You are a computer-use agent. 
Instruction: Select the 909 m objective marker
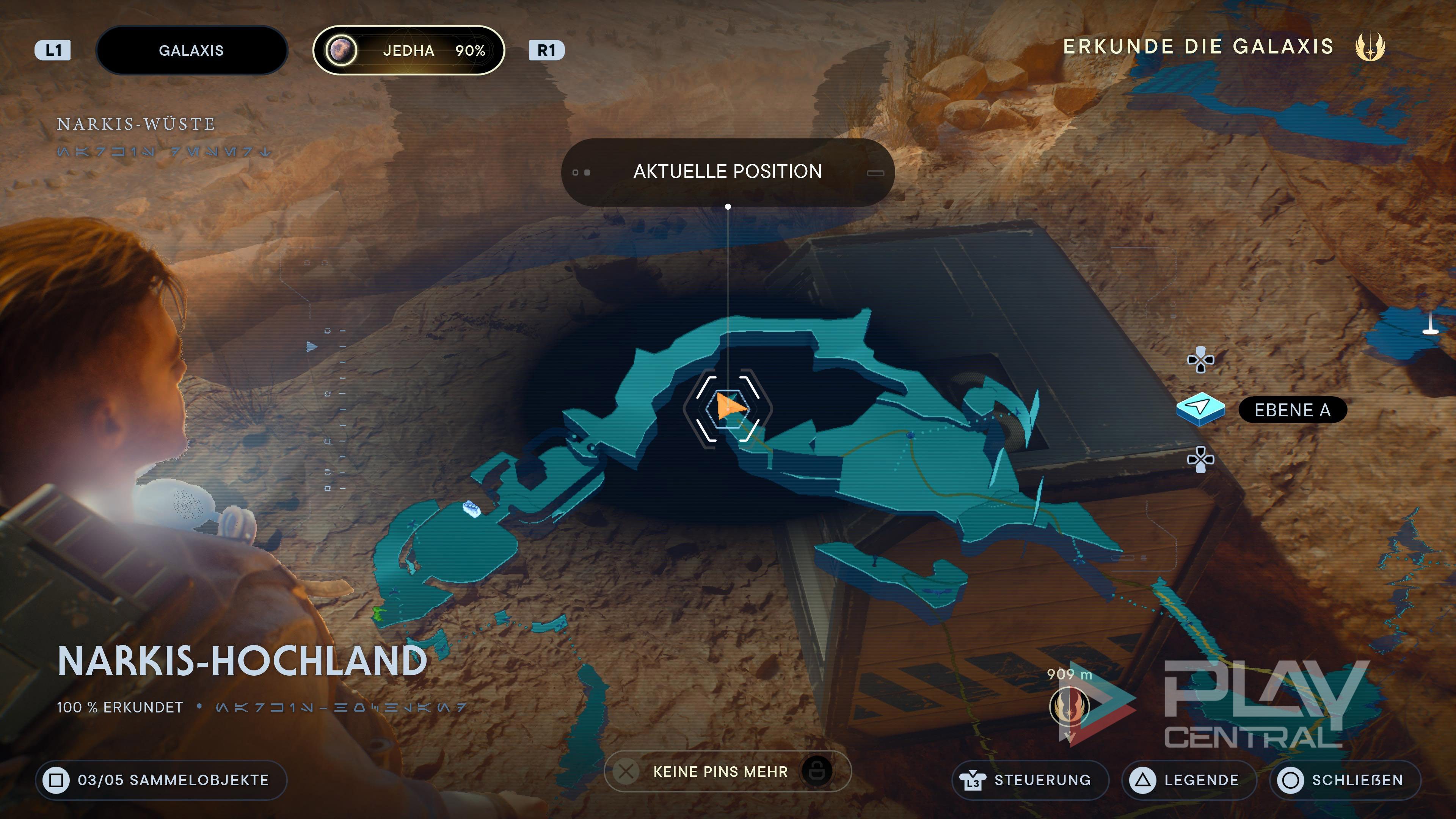pos(1069,706)
